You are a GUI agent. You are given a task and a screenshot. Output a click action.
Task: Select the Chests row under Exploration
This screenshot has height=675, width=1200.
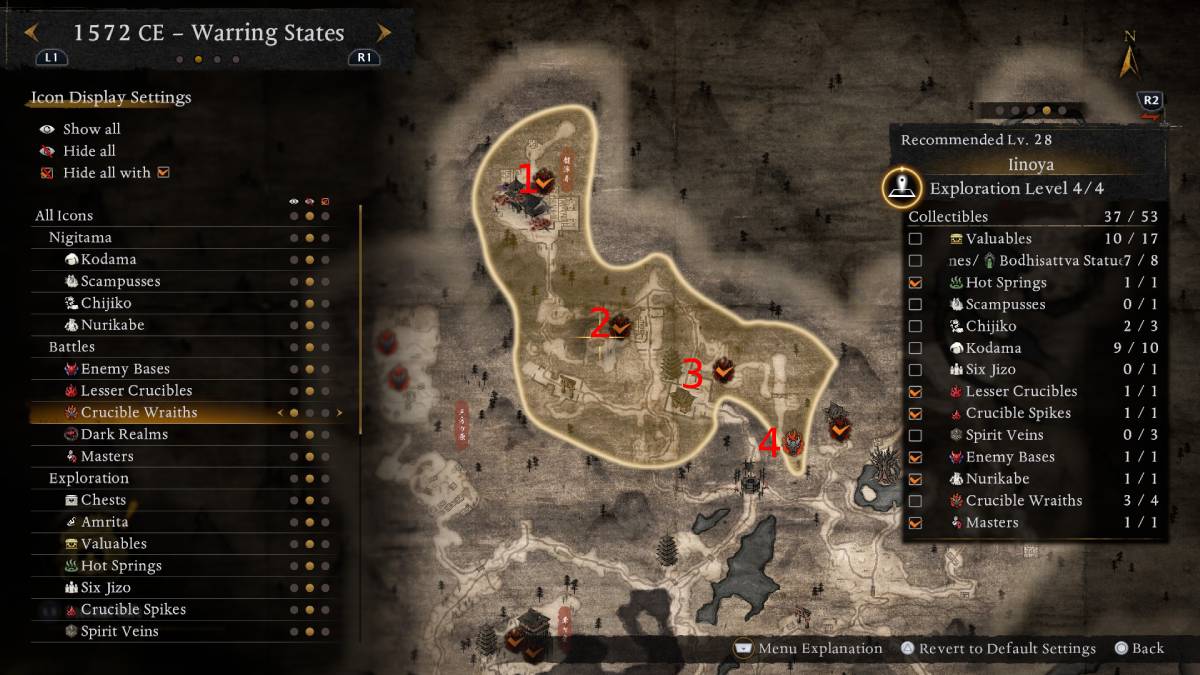pyautogui.click(x=103, y=500)
